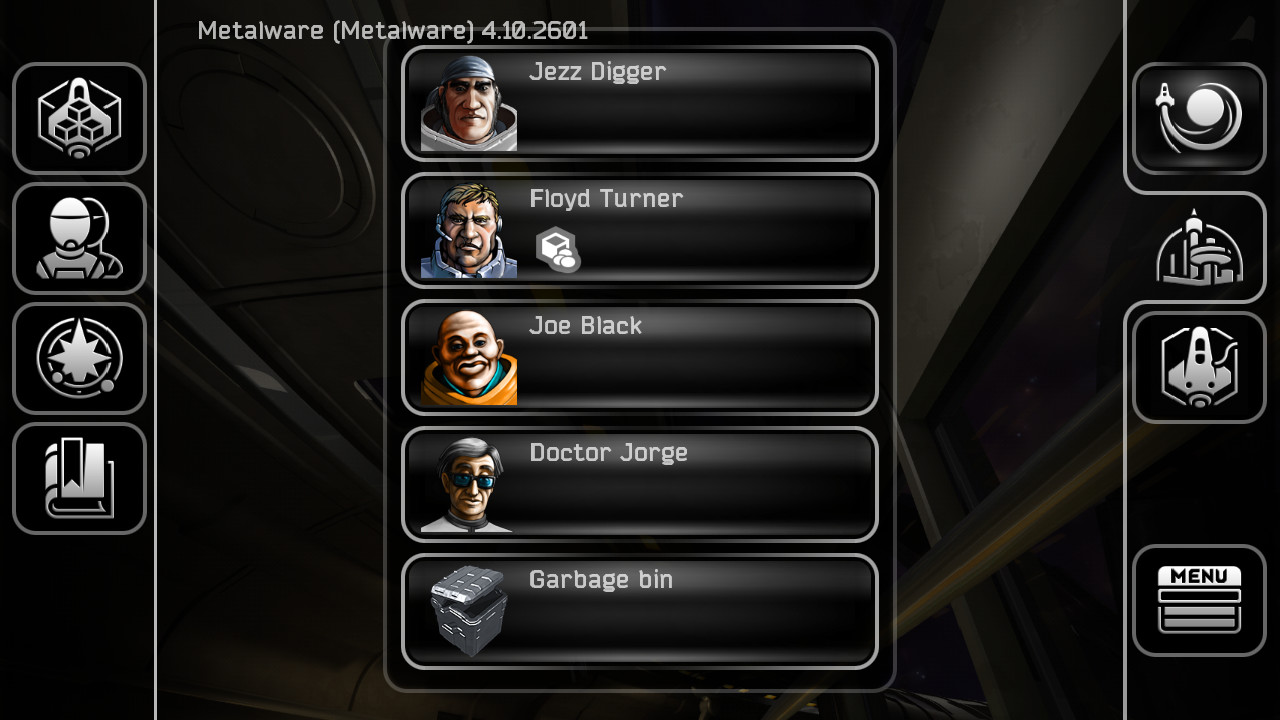Open the journal book icon
Viewport: 1280px width, 720px height.
pyautogui.click(x=79, y=478)
